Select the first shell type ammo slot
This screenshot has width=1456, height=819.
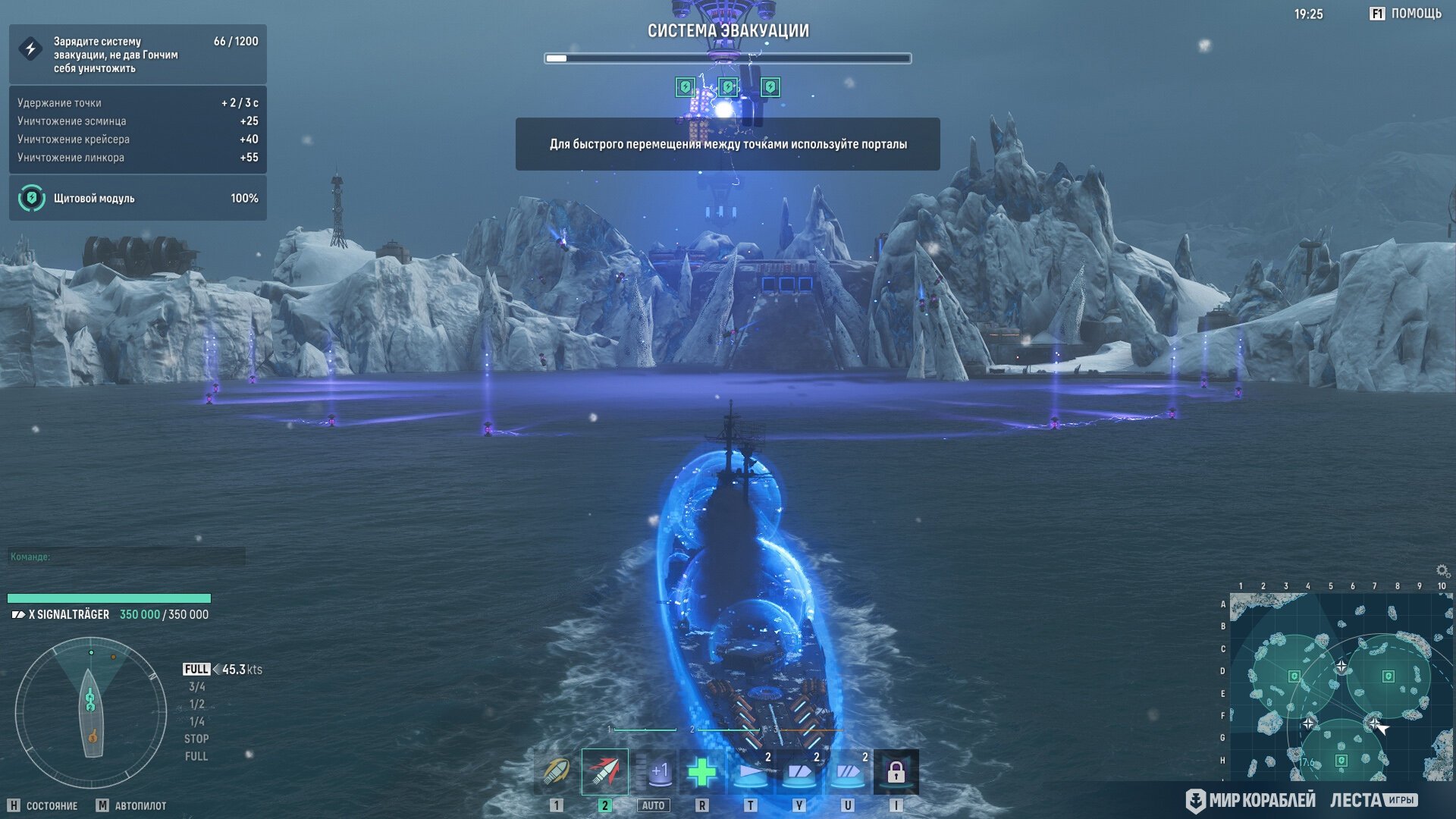coord(556,772)
